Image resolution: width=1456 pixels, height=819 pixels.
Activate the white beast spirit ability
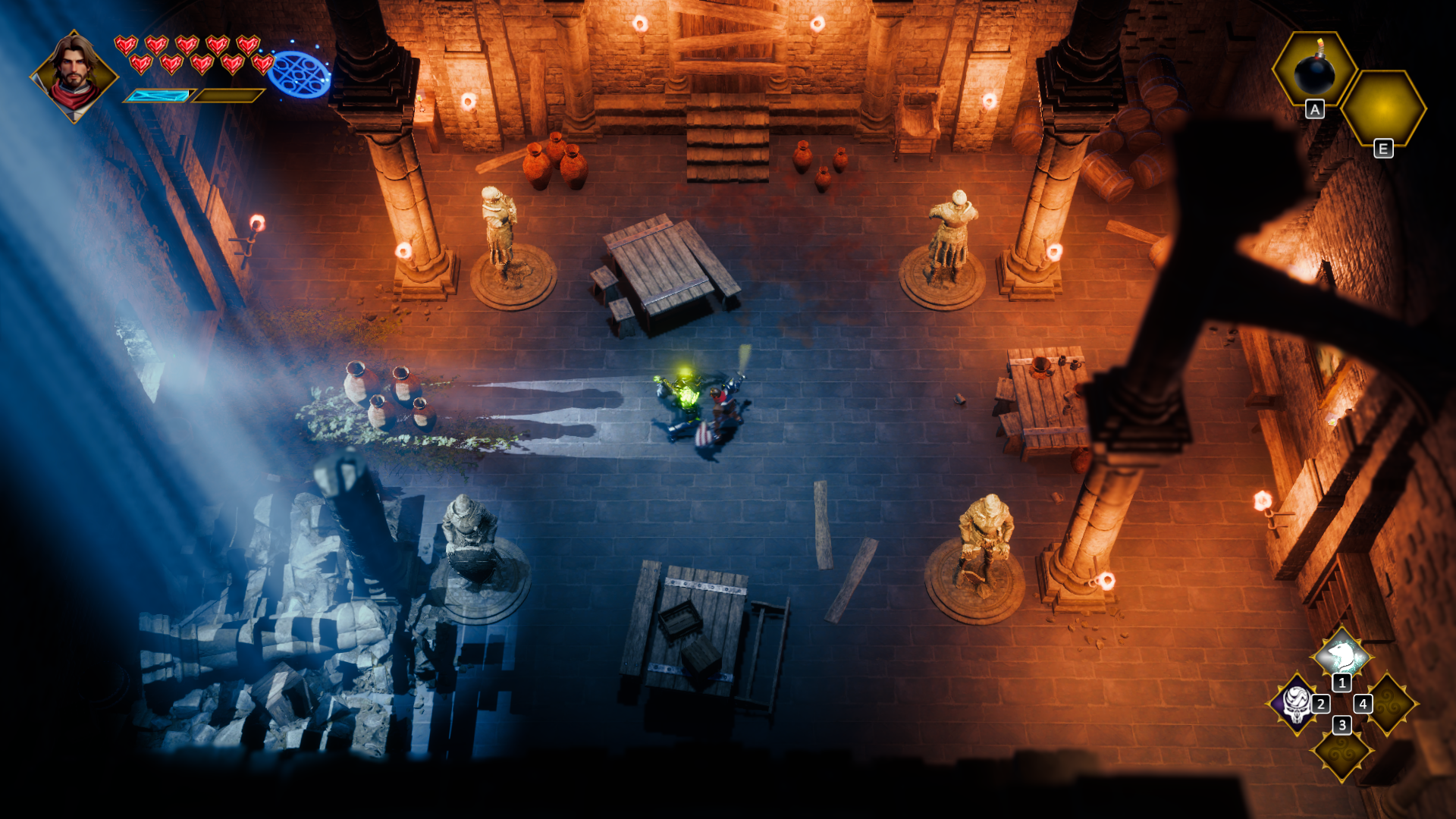tap(1341, 654)
